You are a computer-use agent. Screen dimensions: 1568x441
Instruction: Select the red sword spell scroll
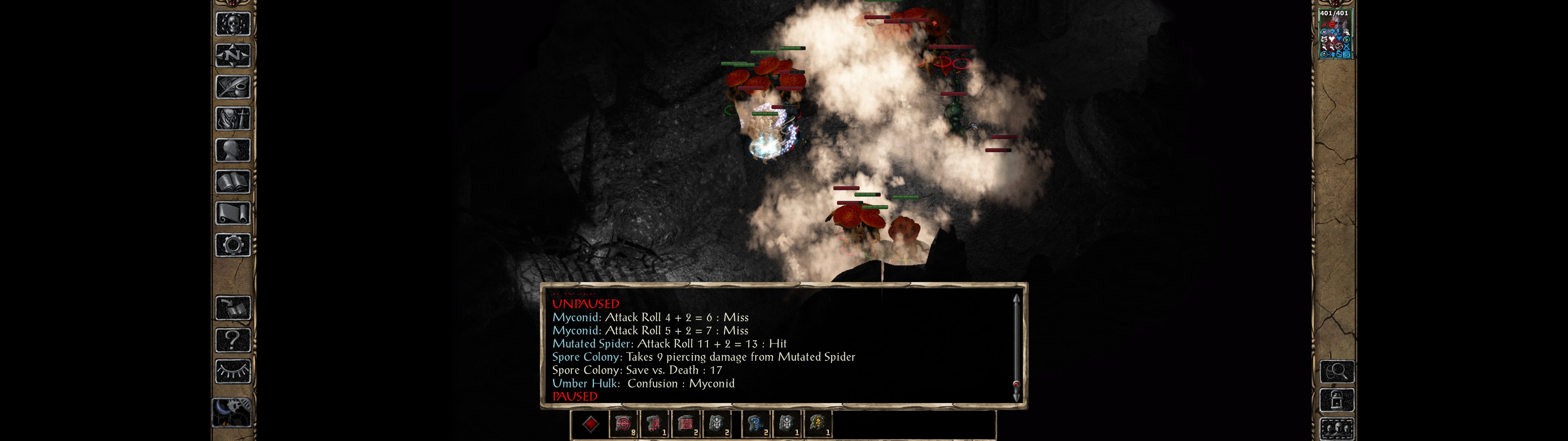(654, 424)
